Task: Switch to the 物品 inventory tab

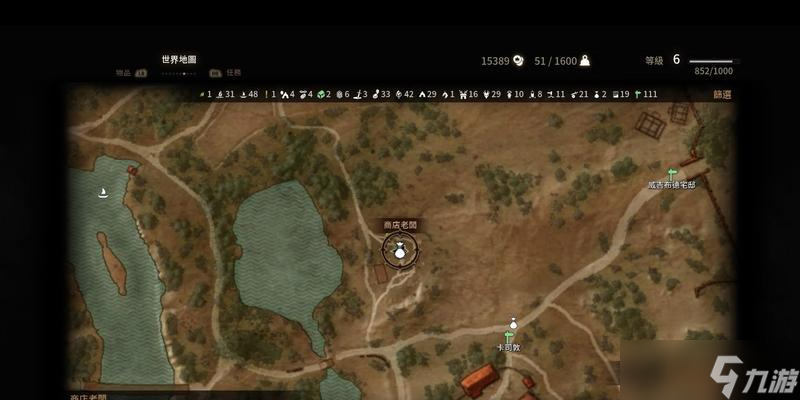Action: (125, 72)
